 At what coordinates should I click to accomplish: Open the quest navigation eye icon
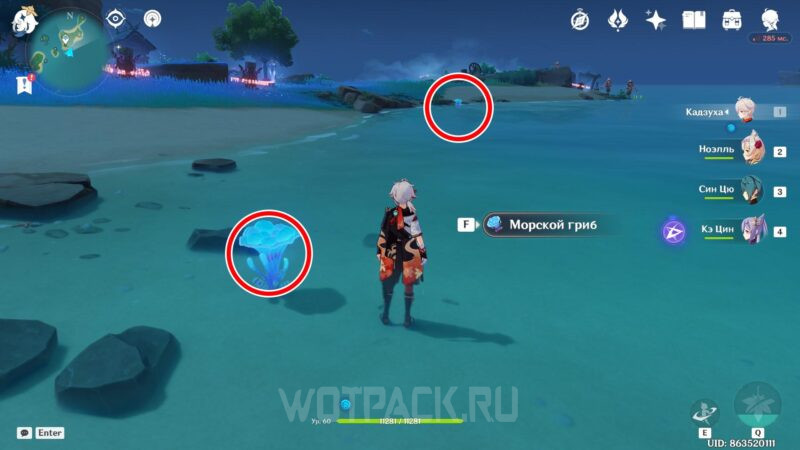tap(115, 18)
